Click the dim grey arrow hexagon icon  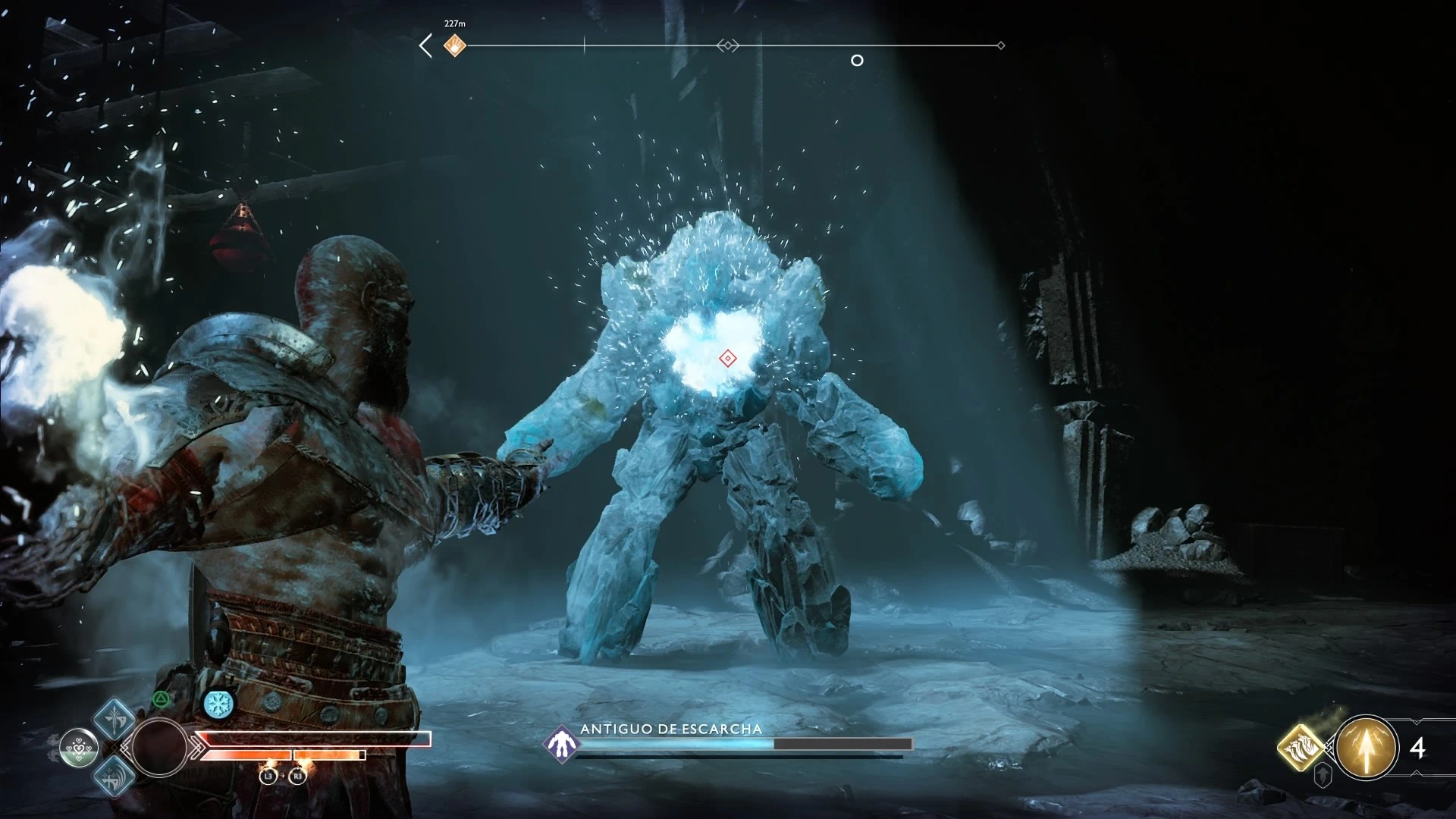tap(1323, 775)
